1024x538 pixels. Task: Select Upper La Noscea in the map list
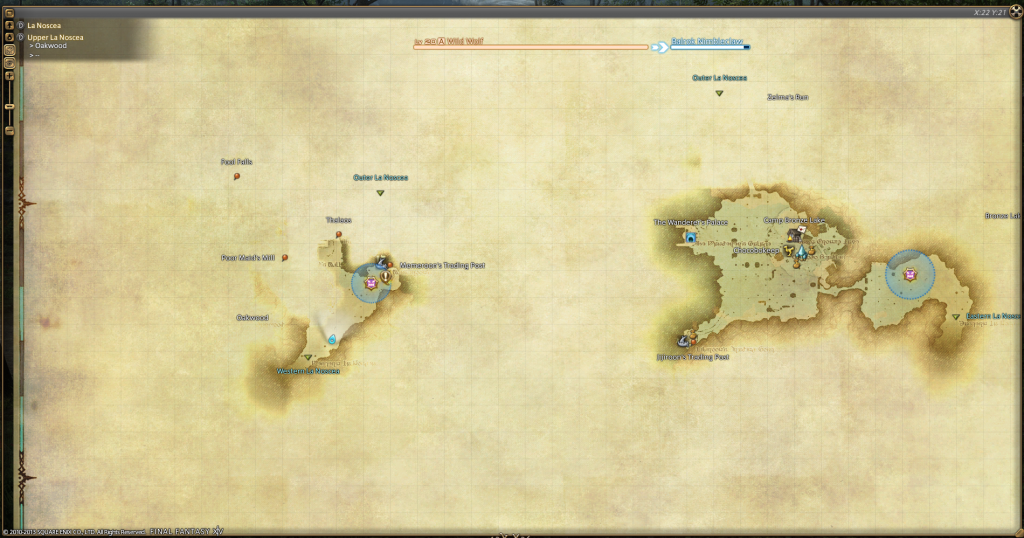tap(55, 38)
